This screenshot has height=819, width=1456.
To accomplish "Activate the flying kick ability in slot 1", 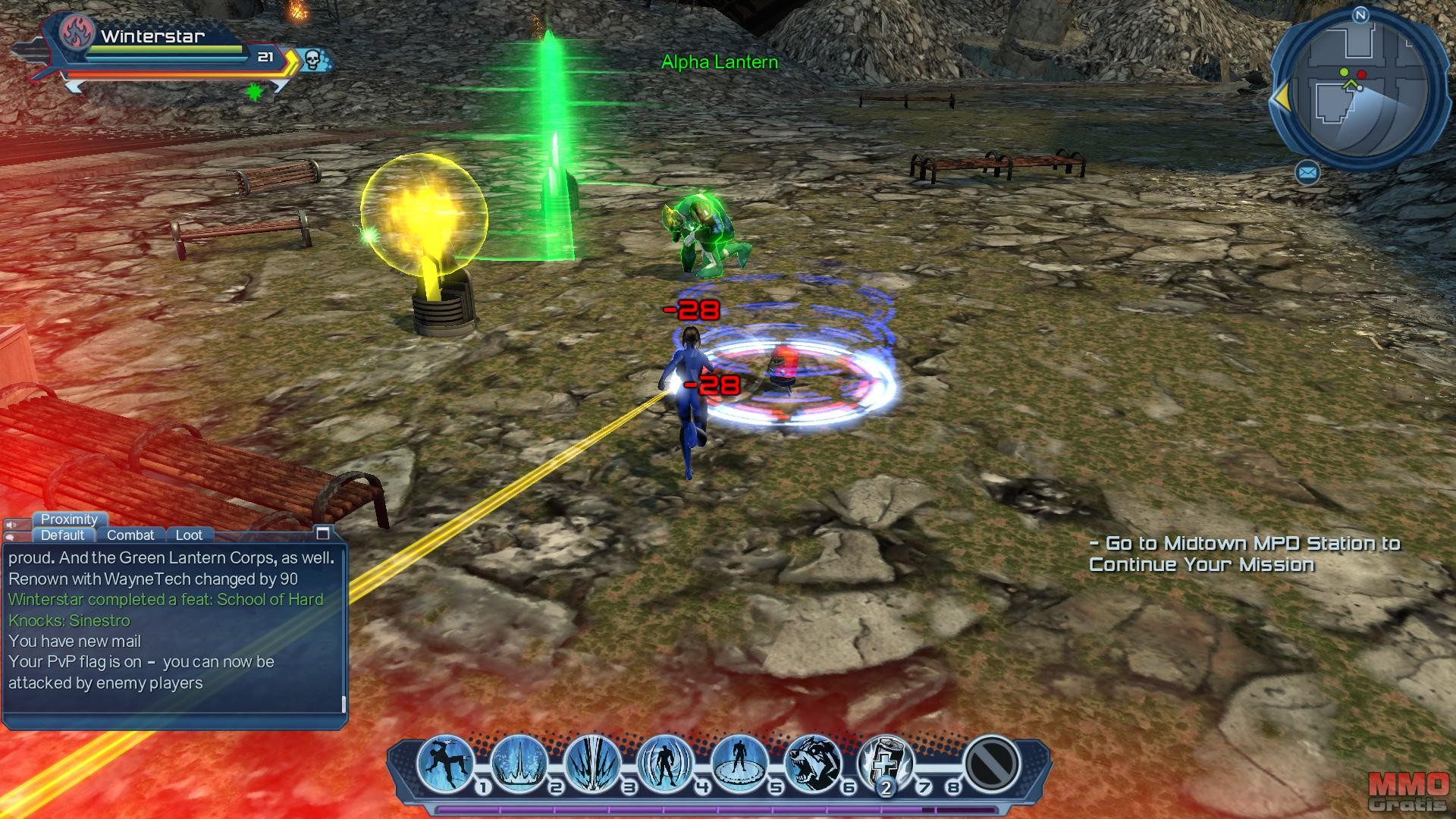I will (x=446, y=762).
